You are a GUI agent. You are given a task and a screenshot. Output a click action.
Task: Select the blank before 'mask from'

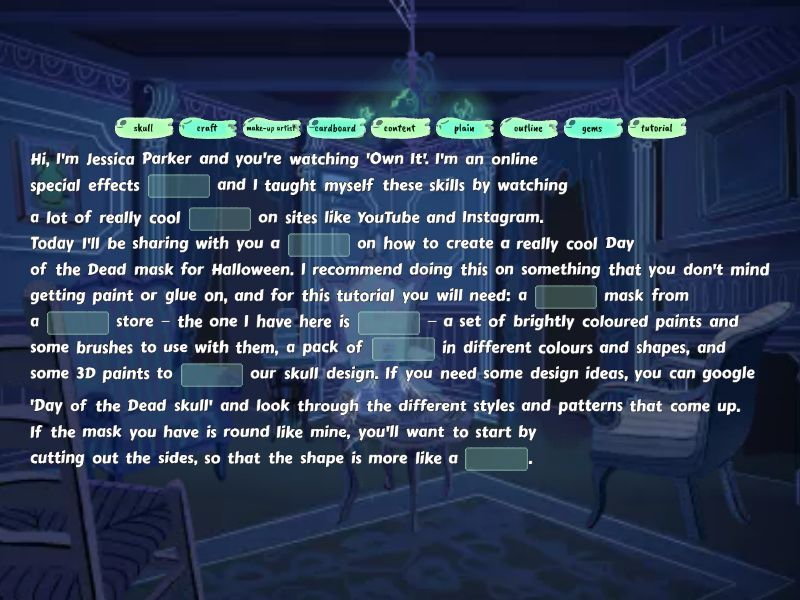click(566, 297)
